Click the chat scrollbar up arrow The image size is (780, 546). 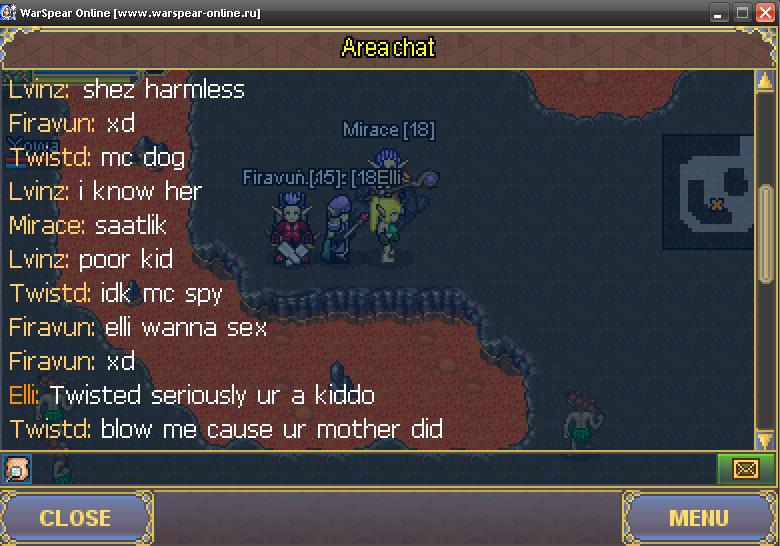[765, 78]
